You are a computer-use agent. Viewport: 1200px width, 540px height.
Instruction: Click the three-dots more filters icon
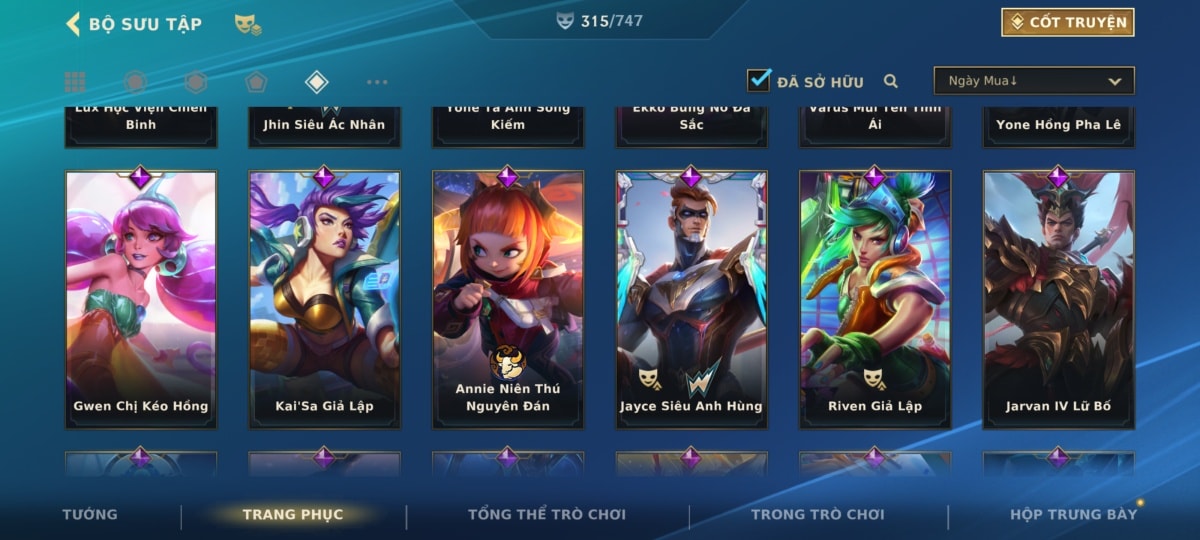(x=377, y=82)
